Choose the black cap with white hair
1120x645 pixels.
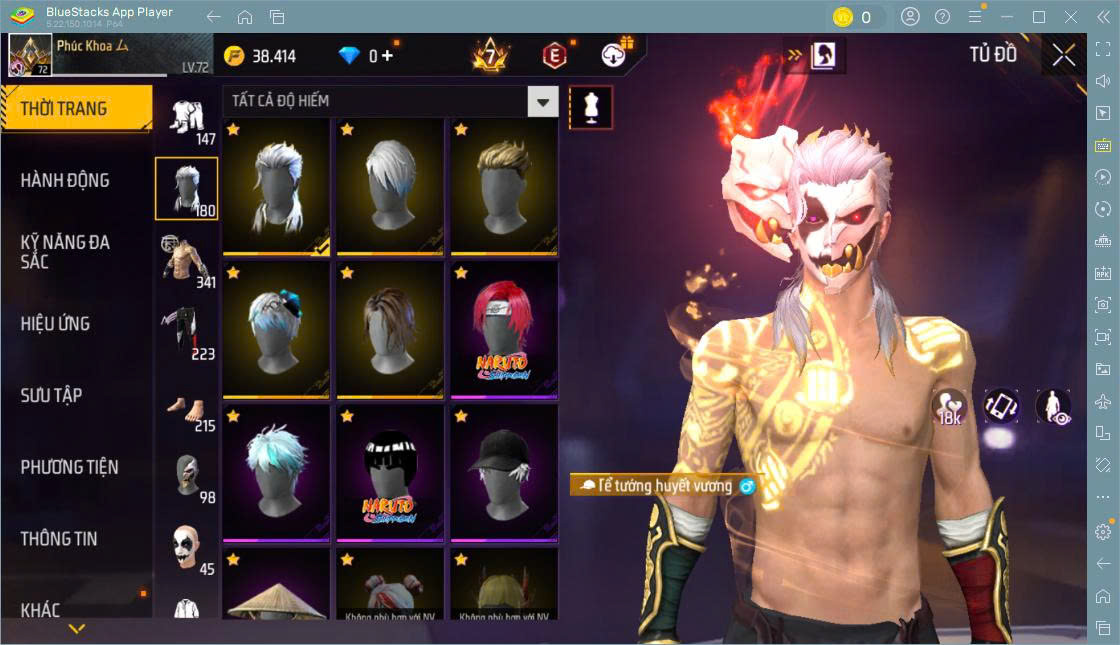click(x=504, y=471)
